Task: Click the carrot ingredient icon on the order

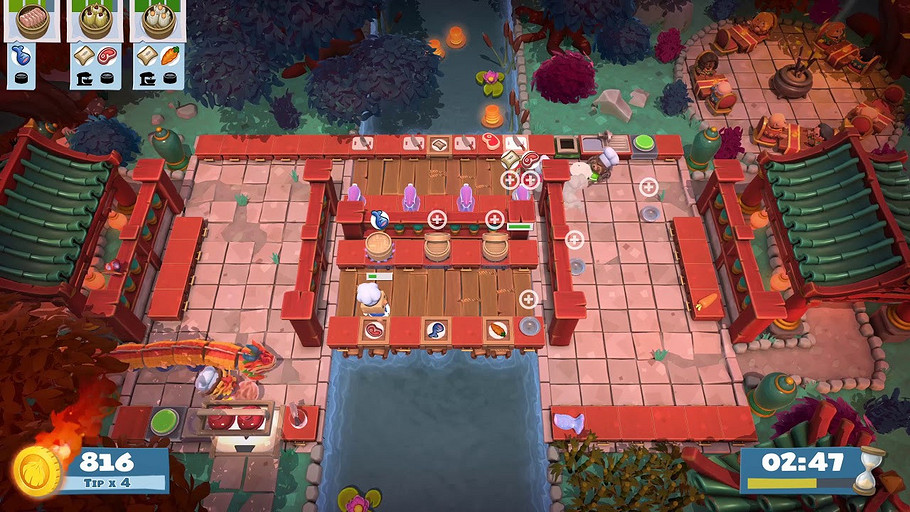Action: 170,55
